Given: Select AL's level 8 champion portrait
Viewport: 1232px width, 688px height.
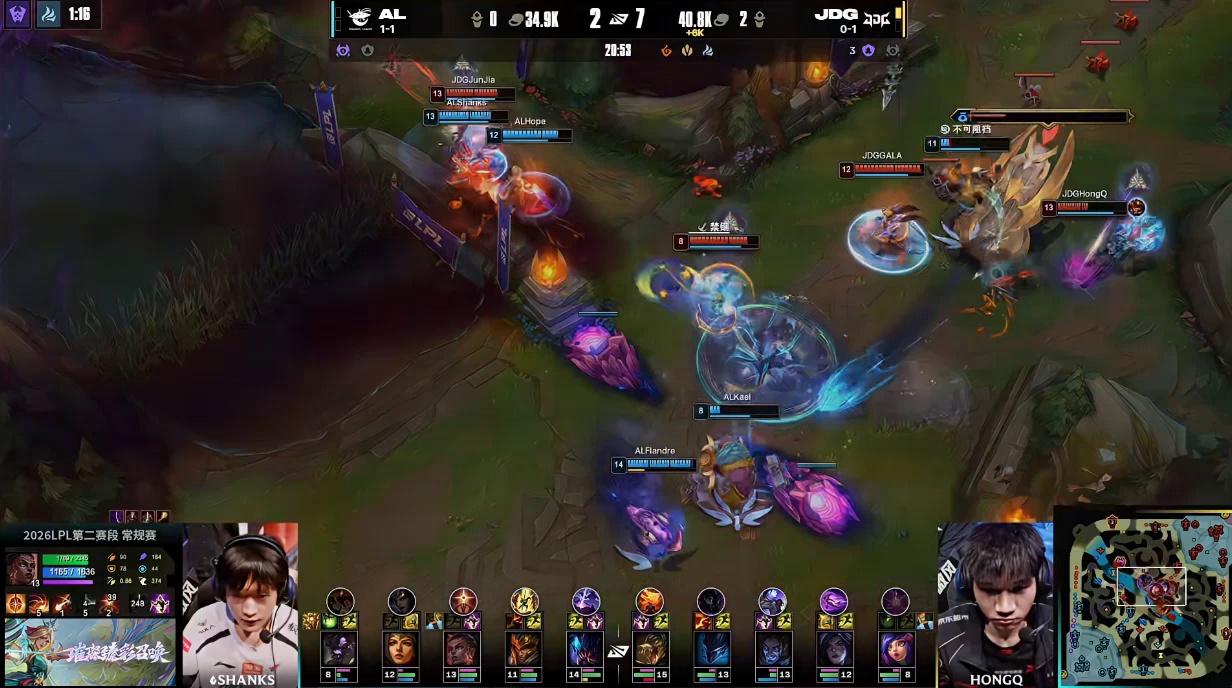Looking at the screenshot, I should click(x=339, y=650).
